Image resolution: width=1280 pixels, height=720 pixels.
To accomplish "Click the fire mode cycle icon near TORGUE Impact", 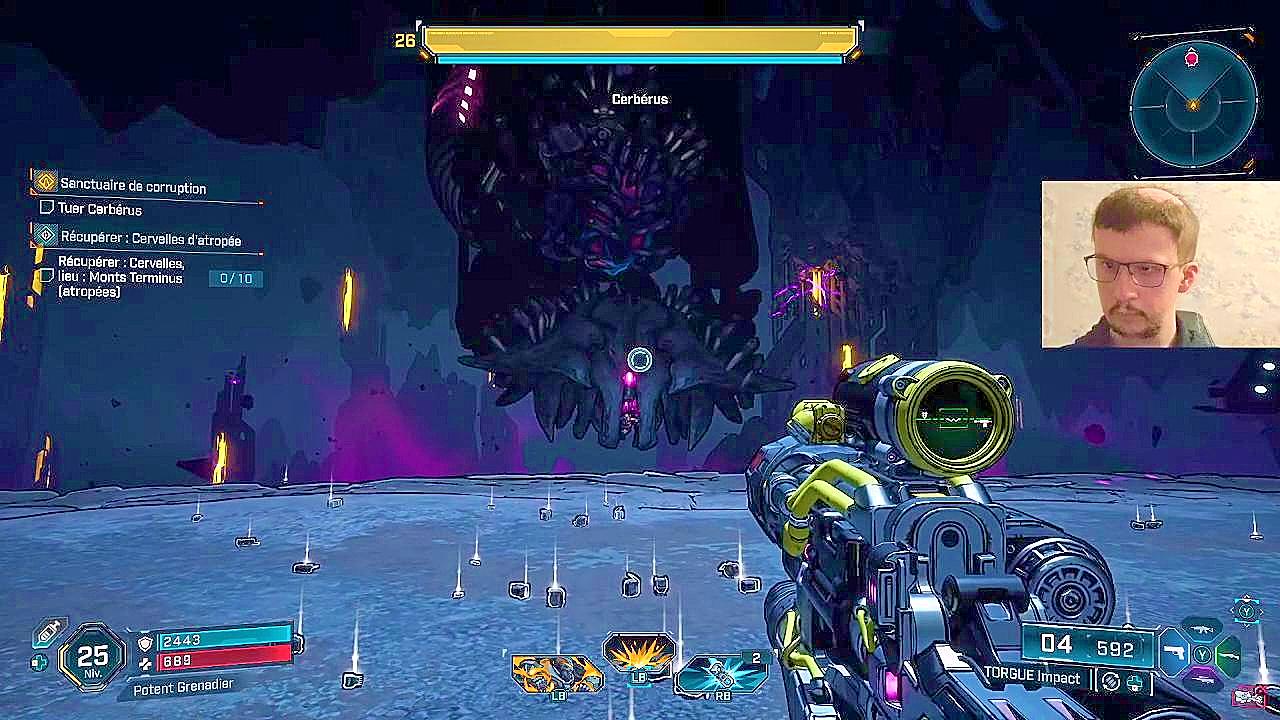I will point(1110,682).
